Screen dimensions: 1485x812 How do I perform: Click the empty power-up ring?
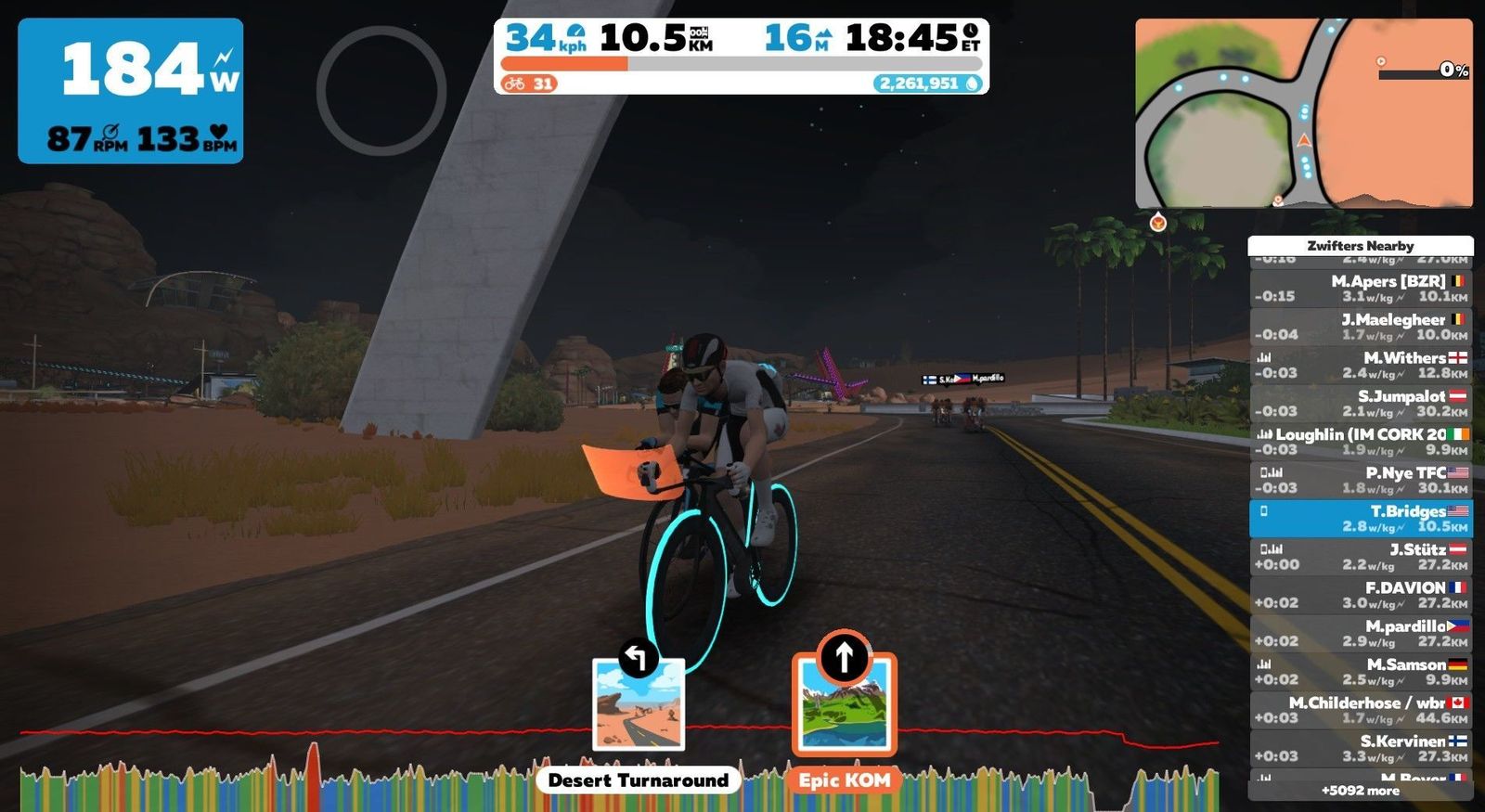pos(381,90)
